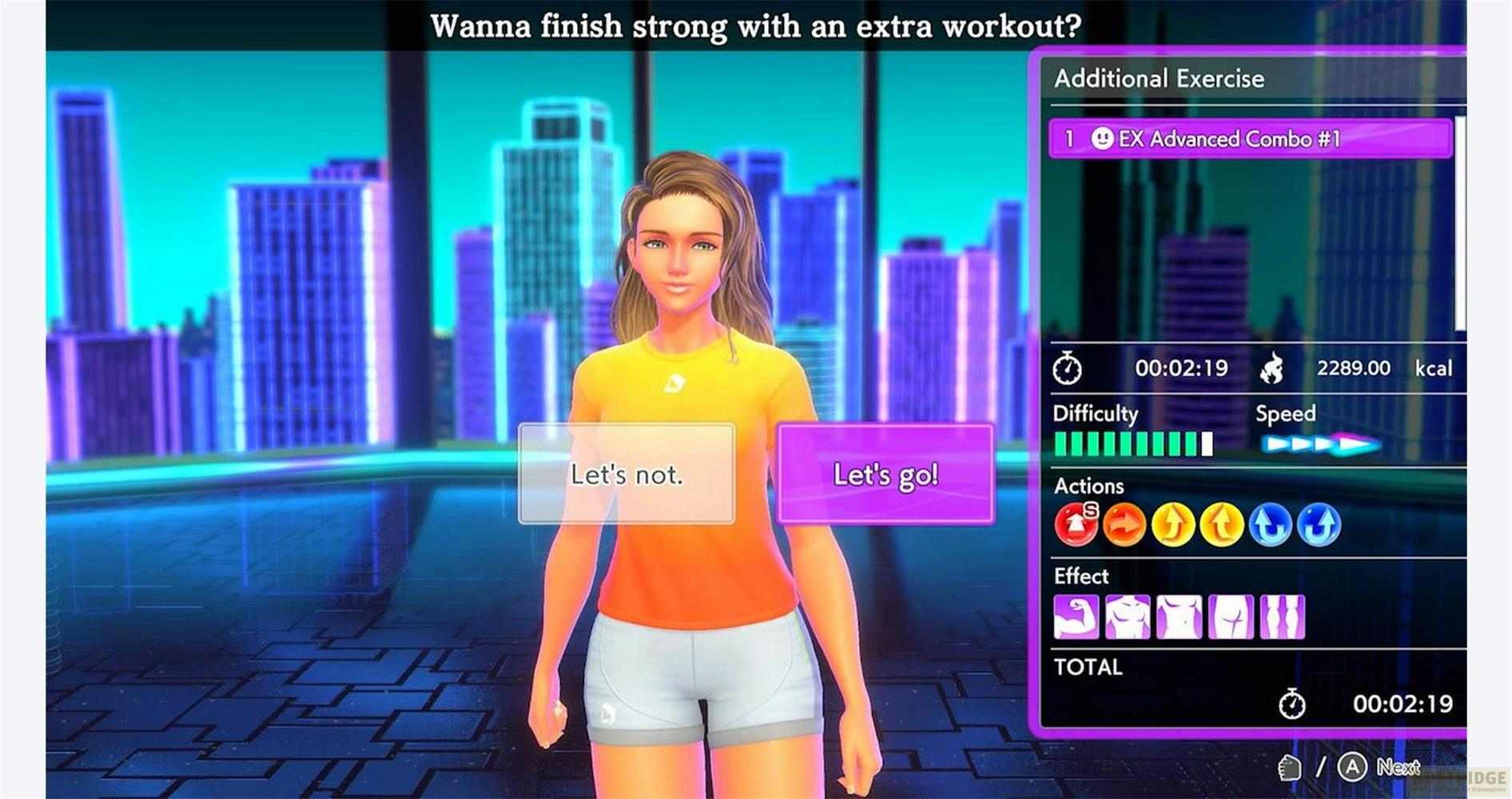Choose the "Let's go!" option
Screen dimensions: 1512x799
tap(885, 475)
